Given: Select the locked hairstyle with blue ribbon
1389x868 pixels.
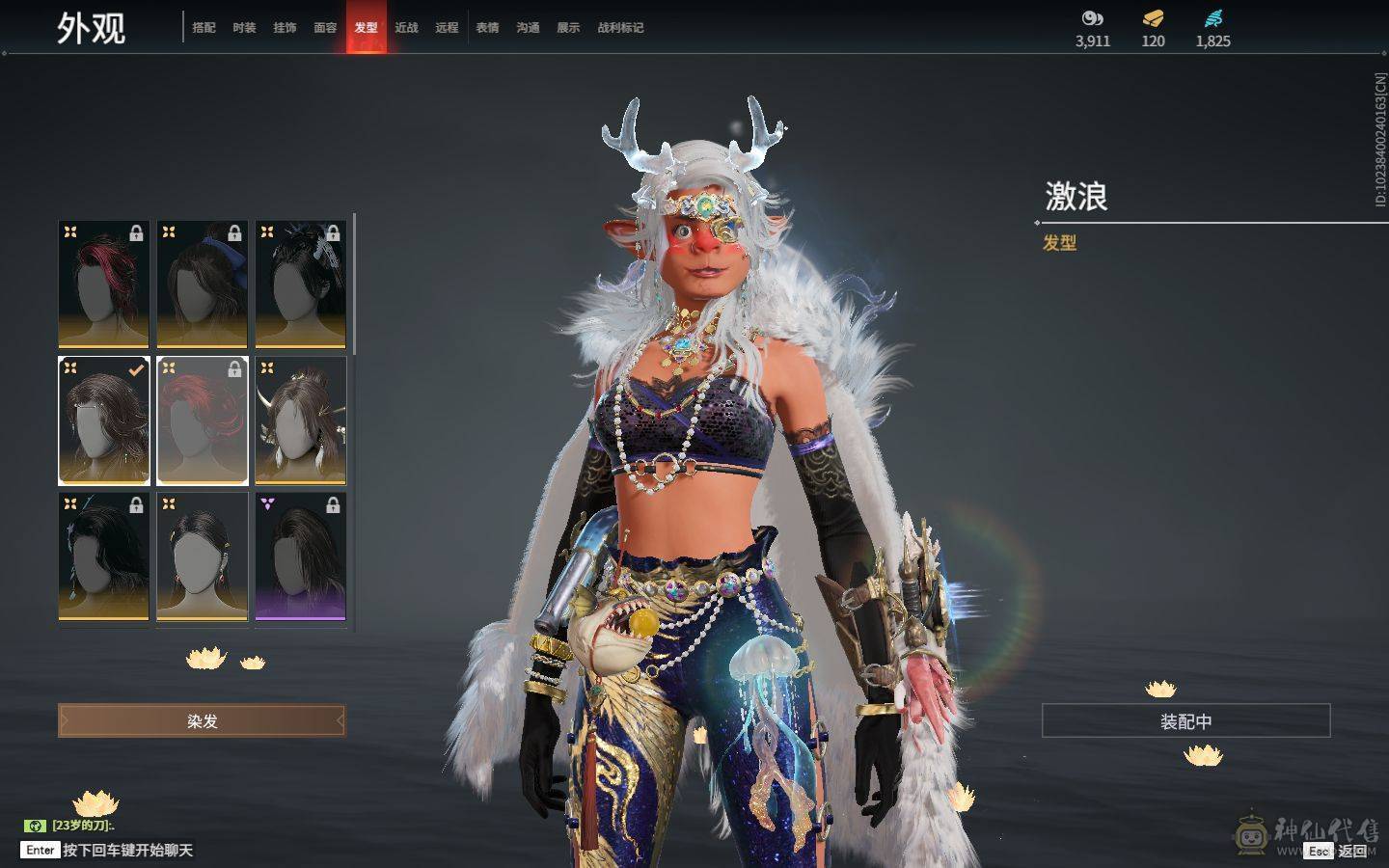Looking at the screenshot, I should 203,285.
